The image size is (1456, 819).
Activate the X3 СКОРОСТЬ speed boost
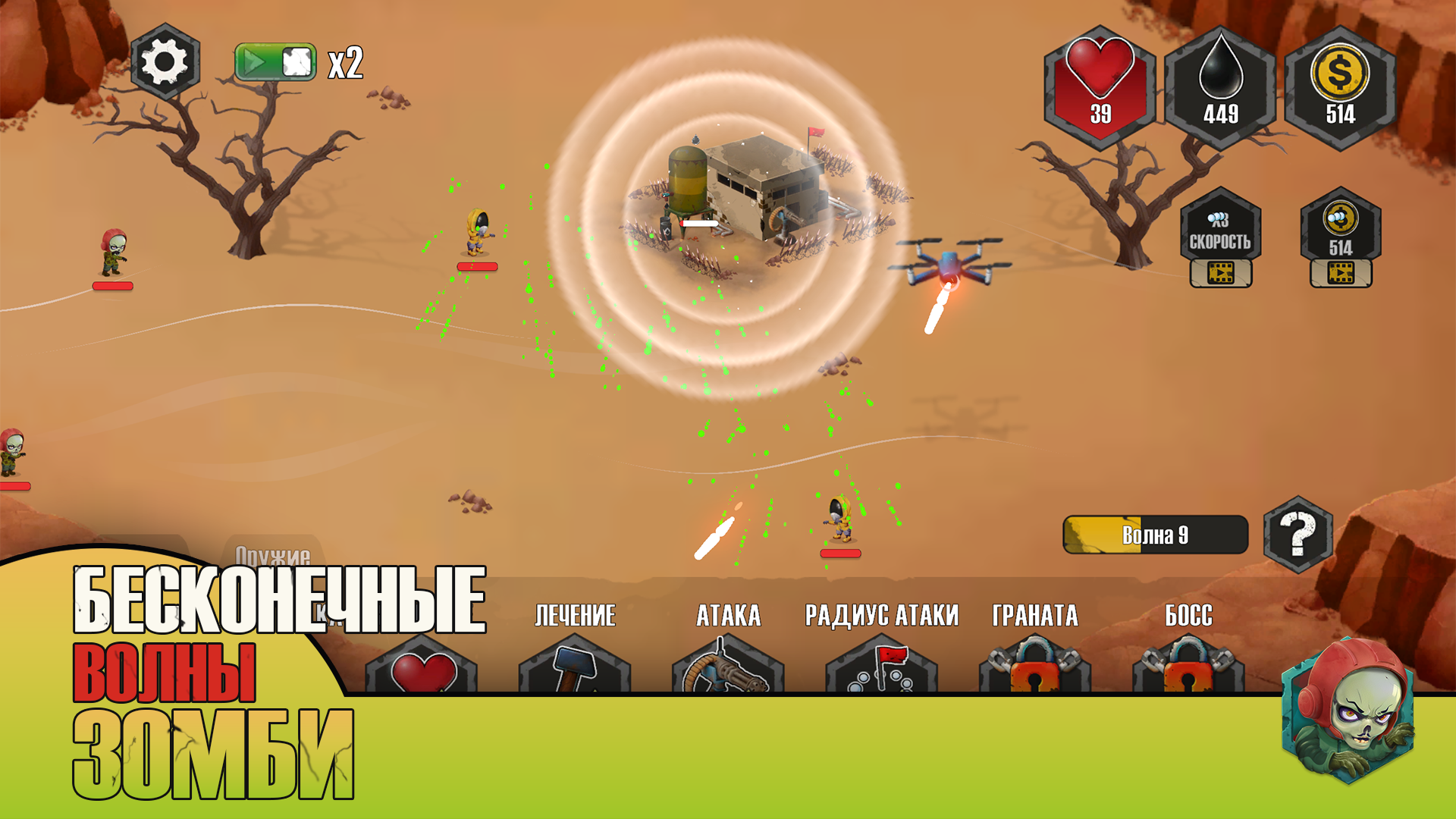click(1219, 231)
